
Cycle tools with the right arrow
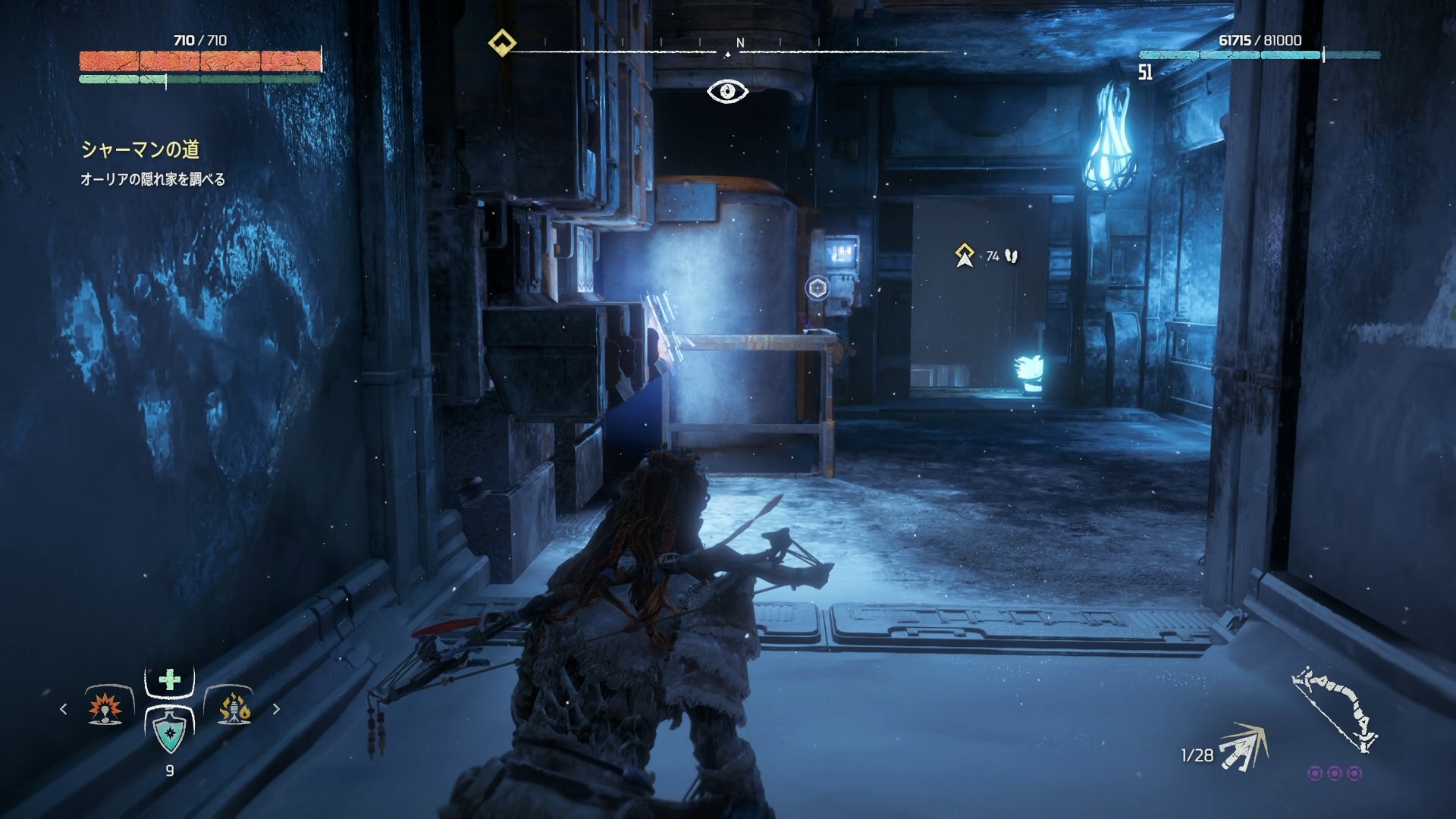[x=276, y=709]
